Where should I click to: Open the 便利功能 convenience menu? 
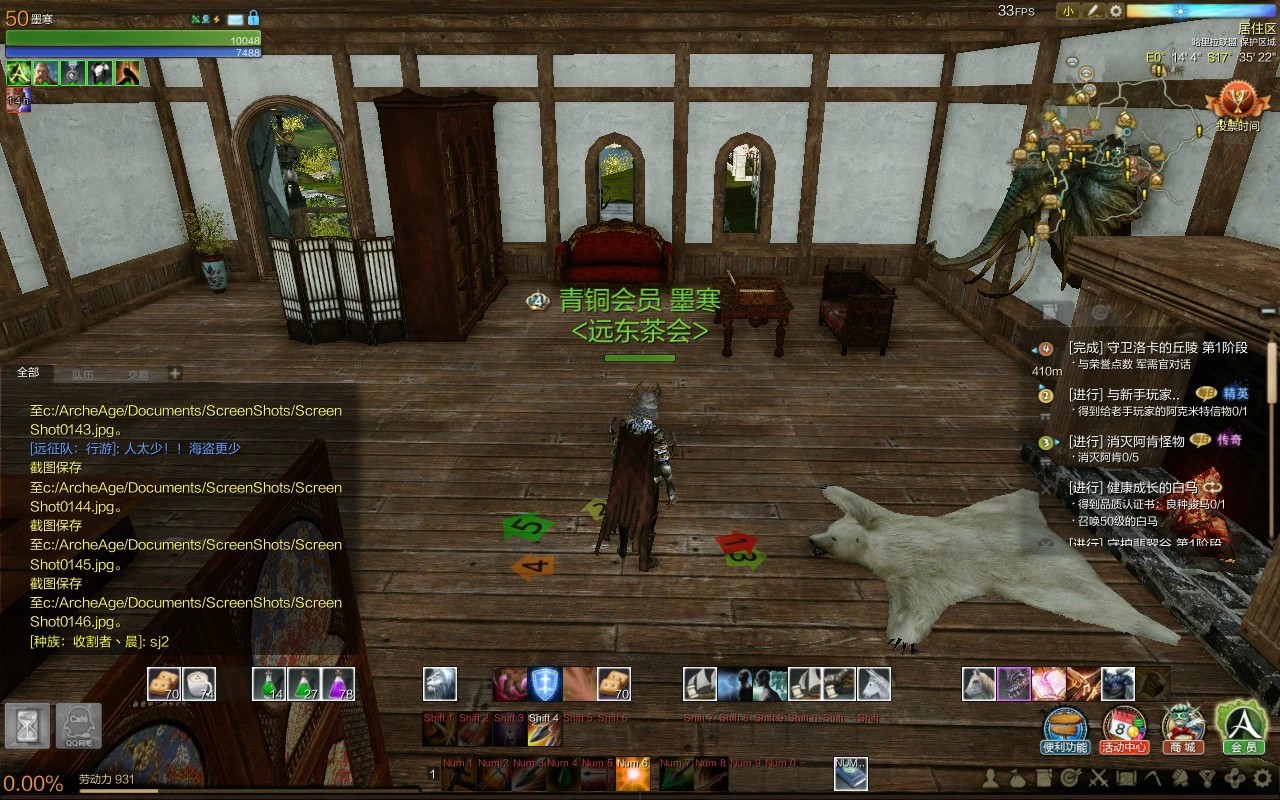point(1065,730)
